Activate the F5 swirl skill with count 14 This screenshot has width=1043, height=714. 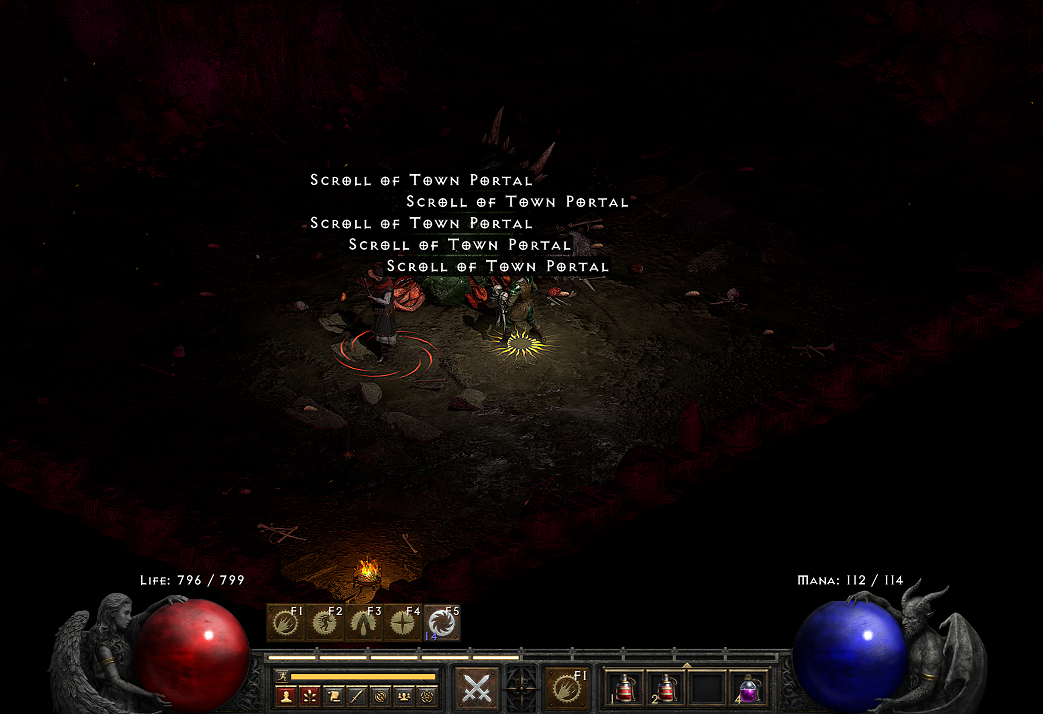click(442, 623)
